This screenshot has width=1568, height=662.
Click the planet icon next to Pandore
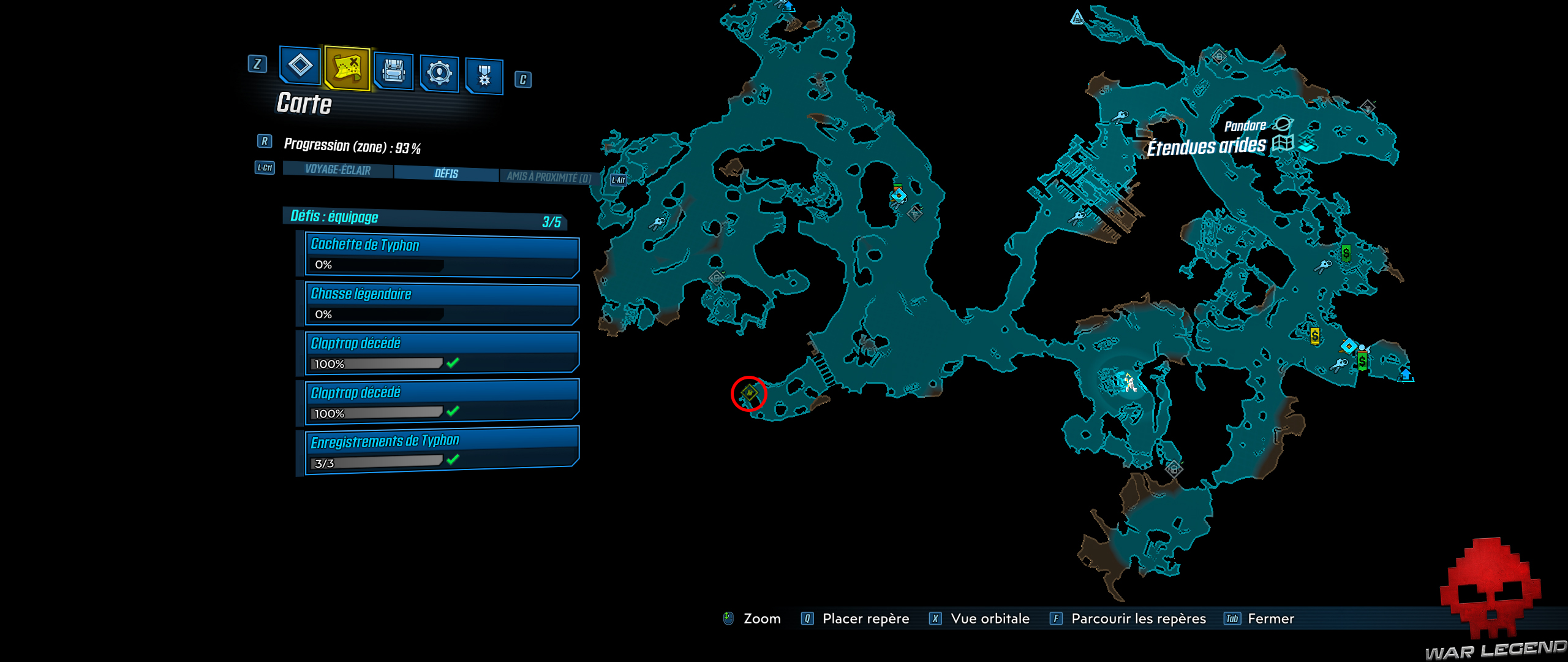pos(1282,123)
